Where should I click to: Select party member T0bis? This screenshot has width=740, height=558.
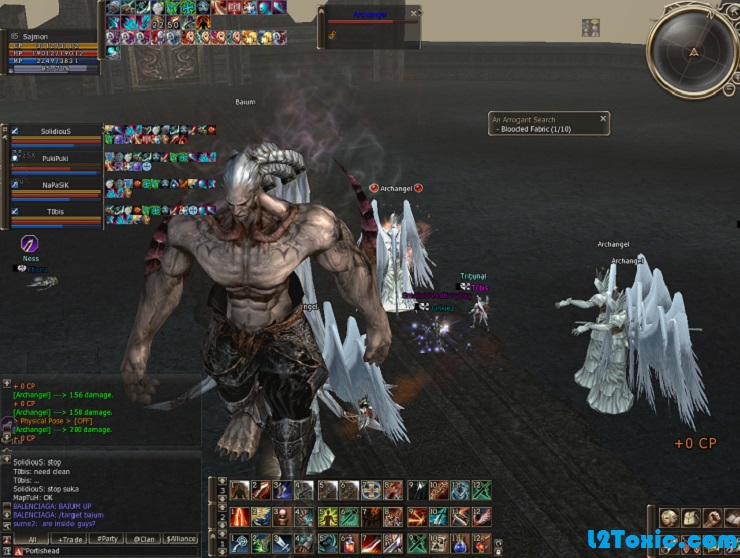(x=55, y=211)
